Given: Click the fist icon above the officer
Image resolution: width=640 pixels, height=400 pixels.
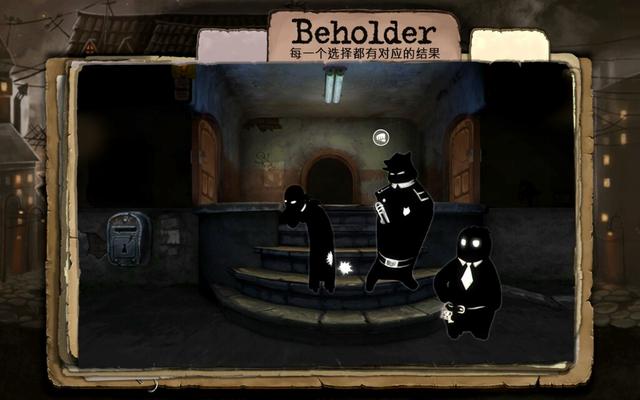Looking at the screenshot, I should tap(380, 137).
